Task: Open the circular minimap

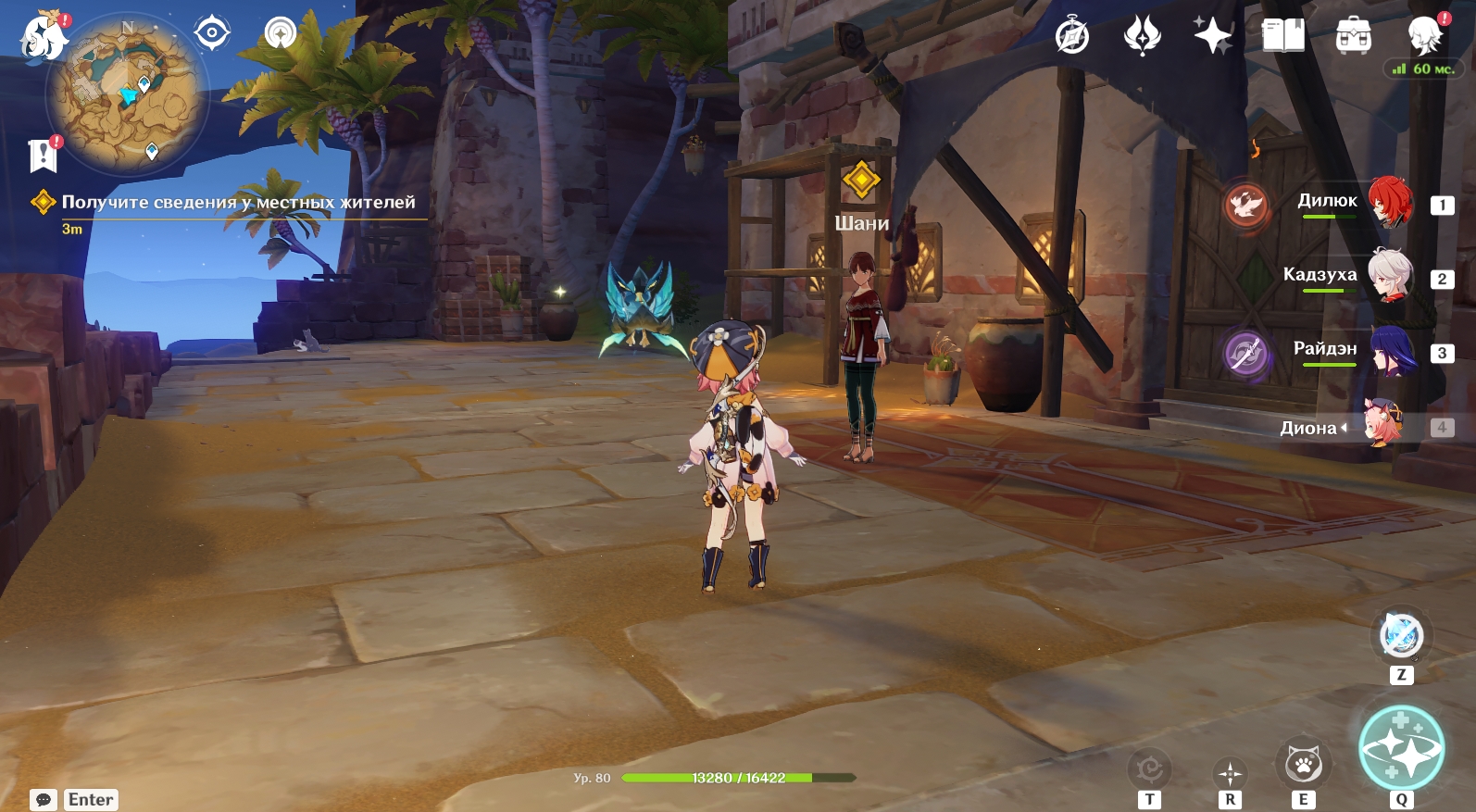Action: coord(127,93)
